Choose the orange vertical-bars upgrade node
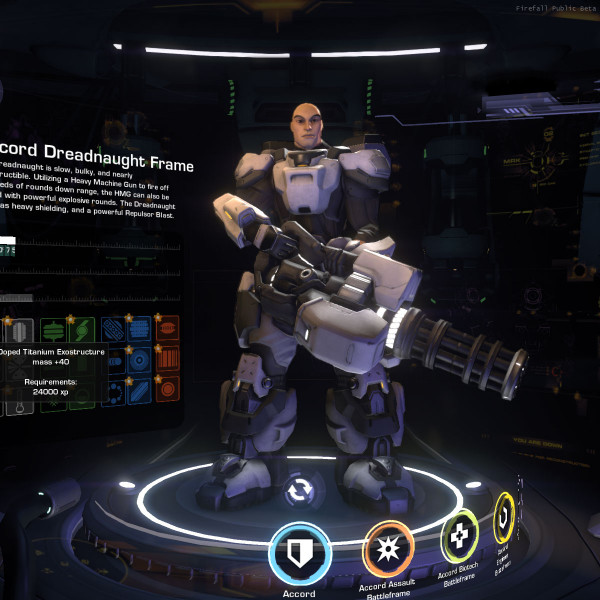This screenshot has height=600, width=600. 167,358
